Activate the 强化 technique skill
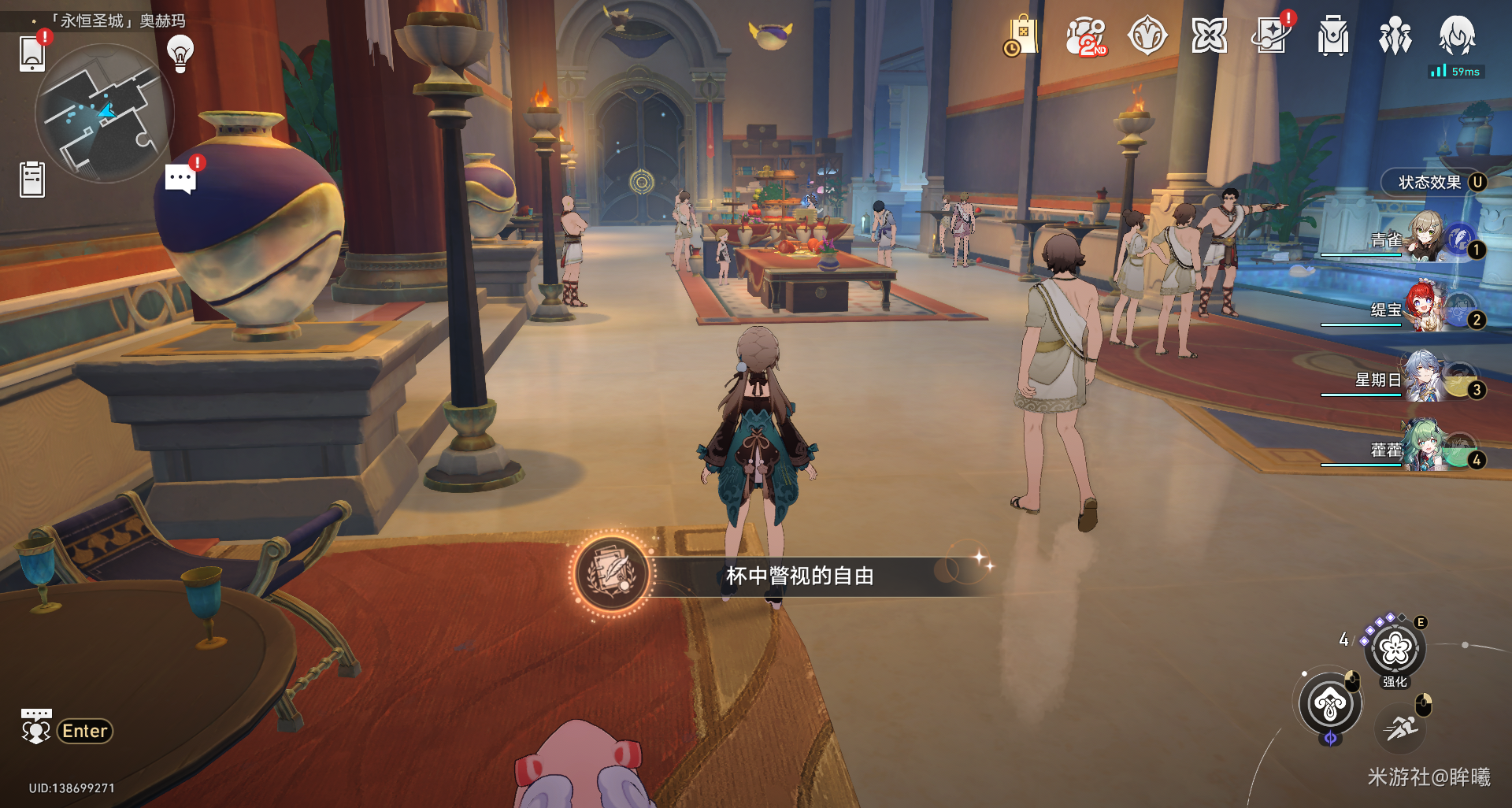Viewport: 1512px width, 808px height. pyautogui.click(x=1395, y=649)
